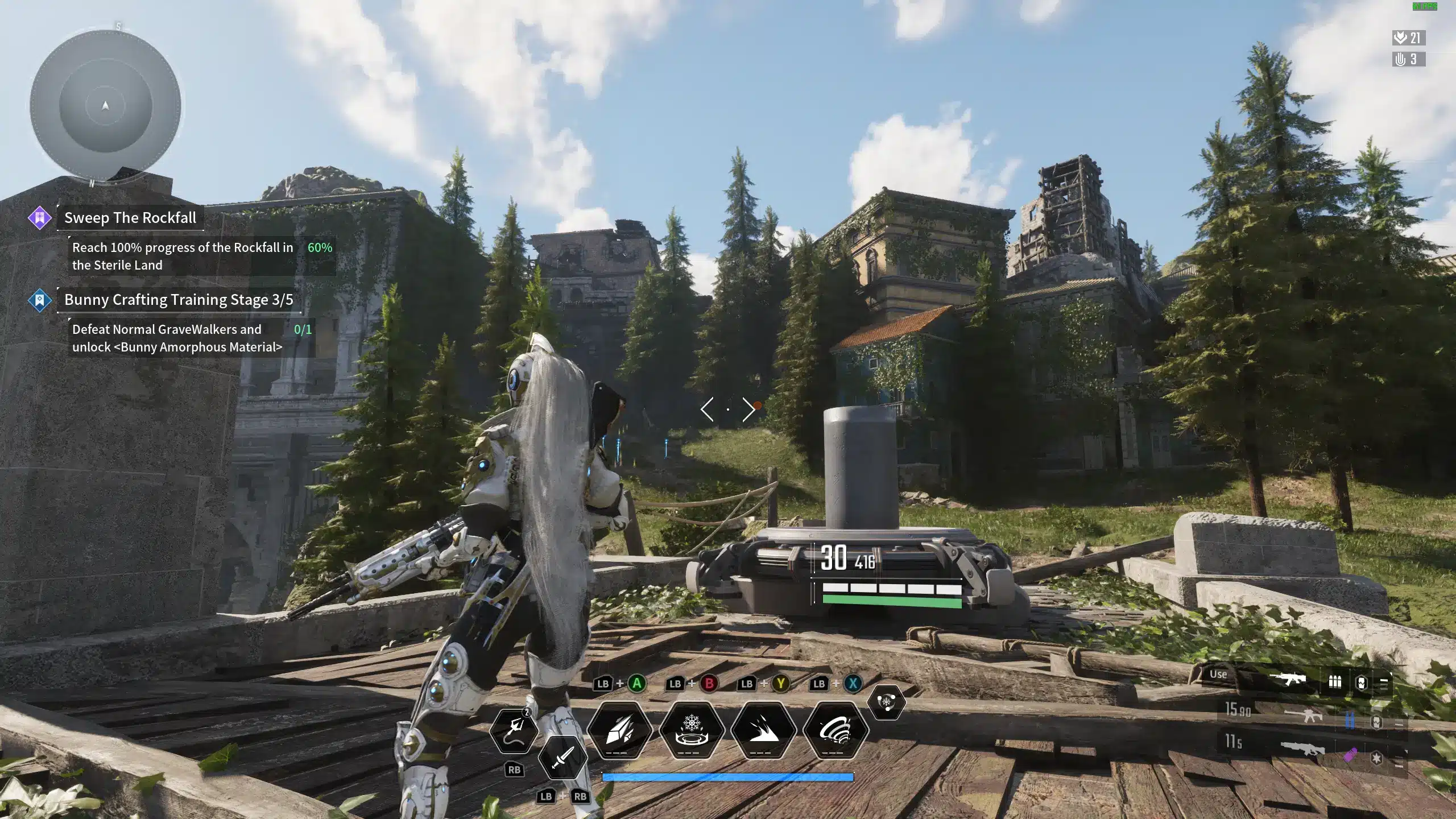Activate the whirlwind tornado skill

[x=835, y=730]
